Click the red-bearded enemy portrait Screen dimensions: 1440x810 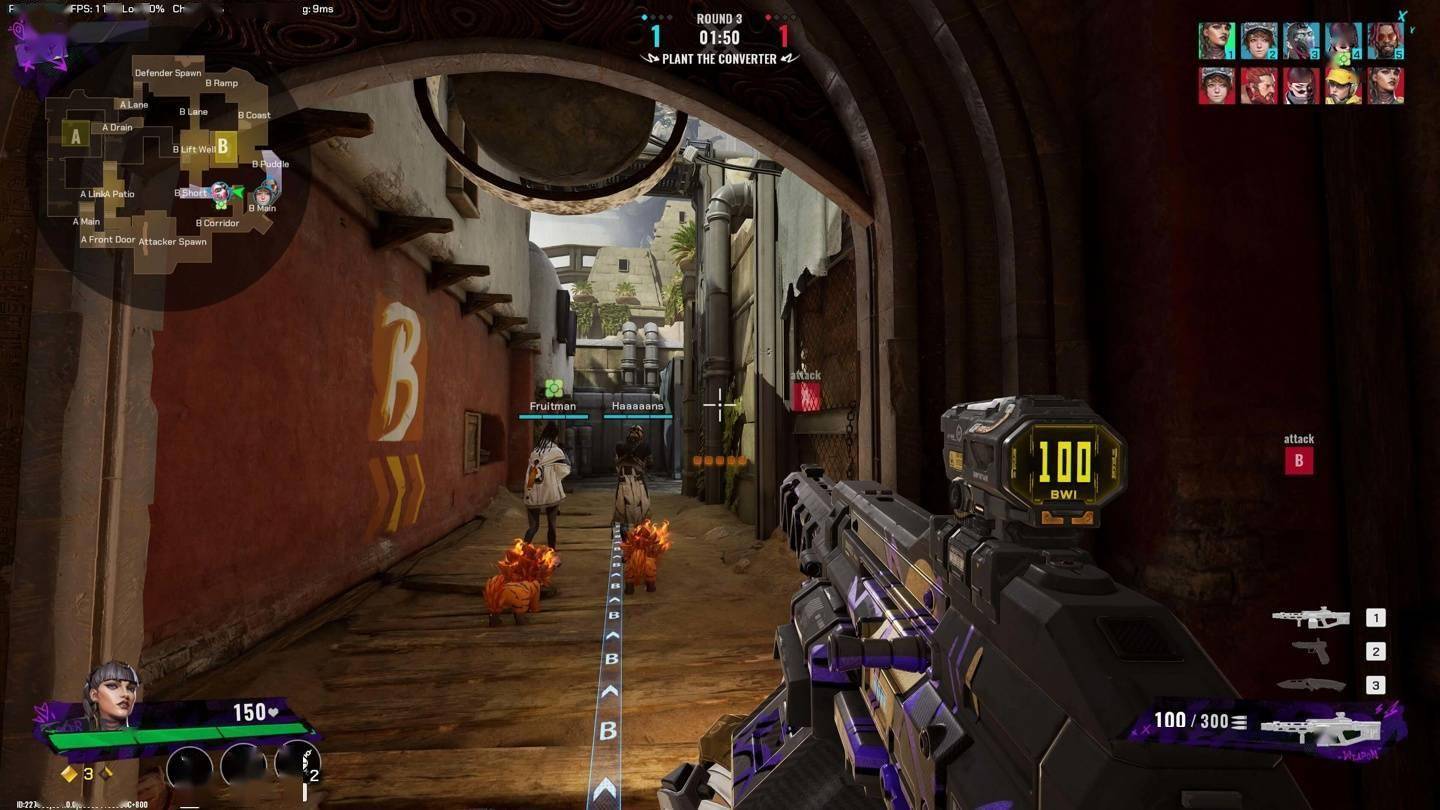(1259, 86)
